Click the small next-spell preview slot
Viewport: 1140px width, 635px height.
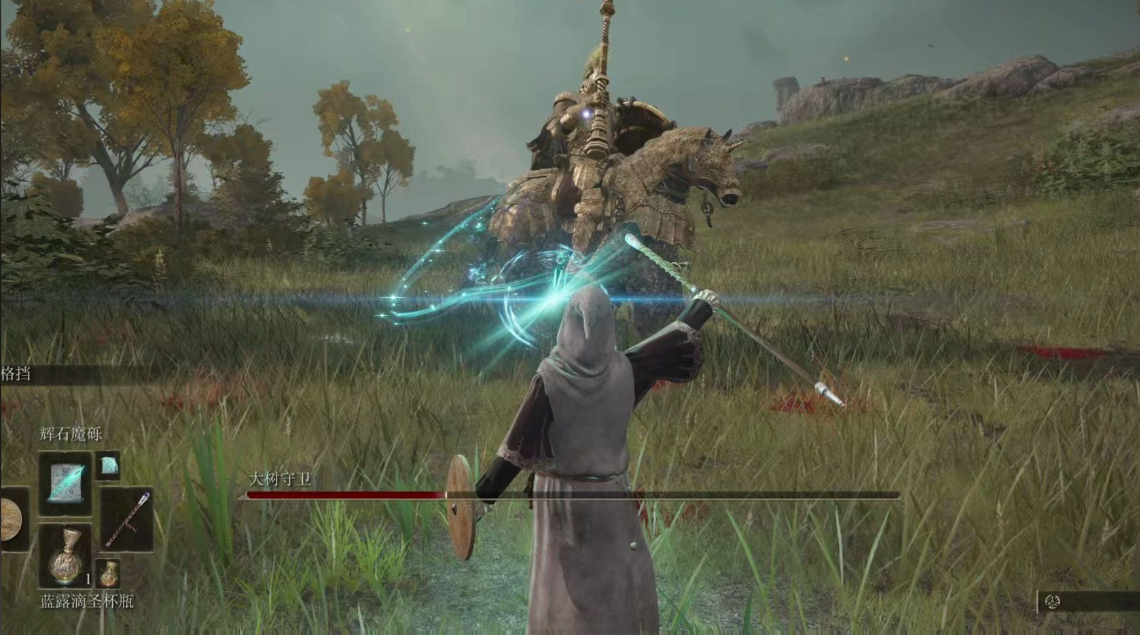(x=107, y=465)
